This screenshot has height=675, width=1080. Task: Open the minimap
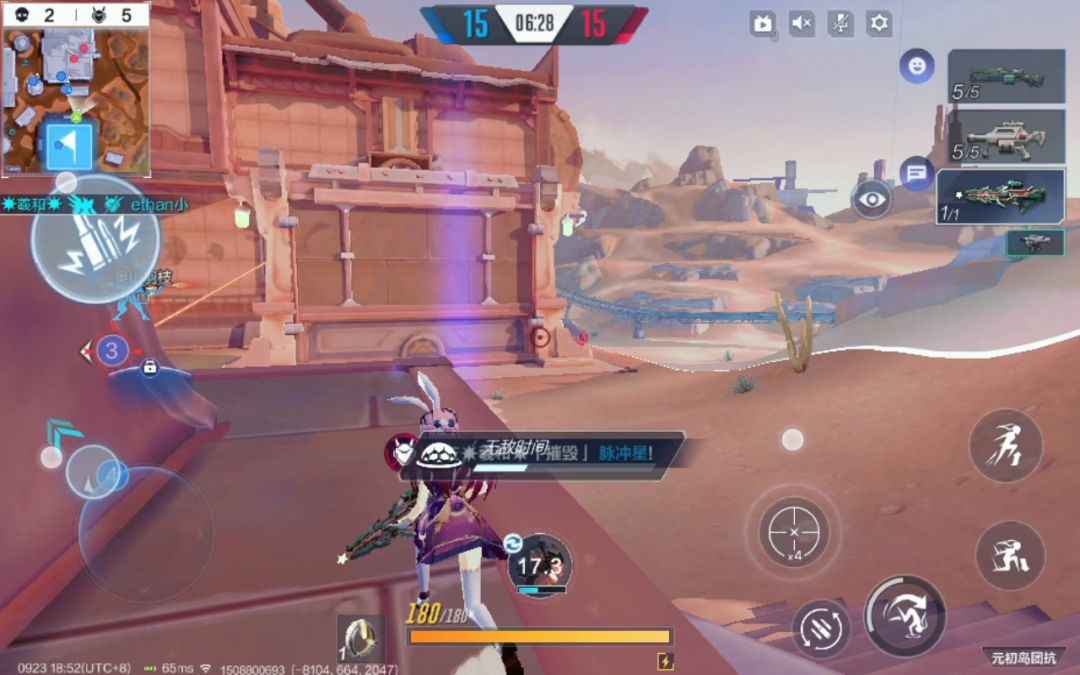click(x=76, y=89)
